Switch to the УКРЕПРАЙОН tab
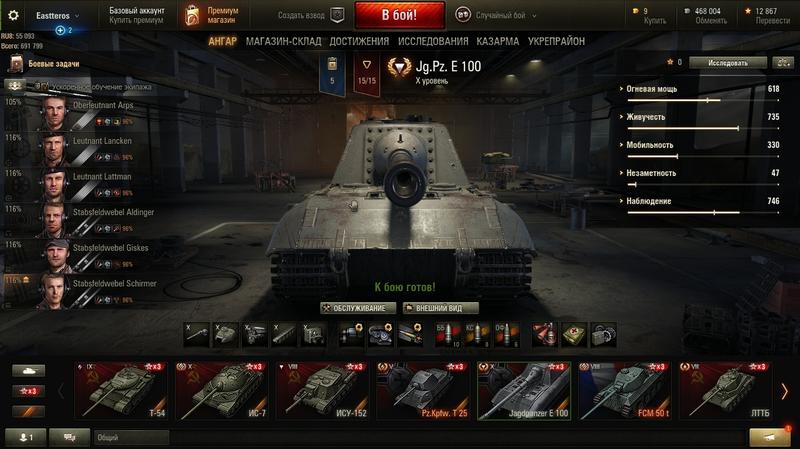 [556, 42]
